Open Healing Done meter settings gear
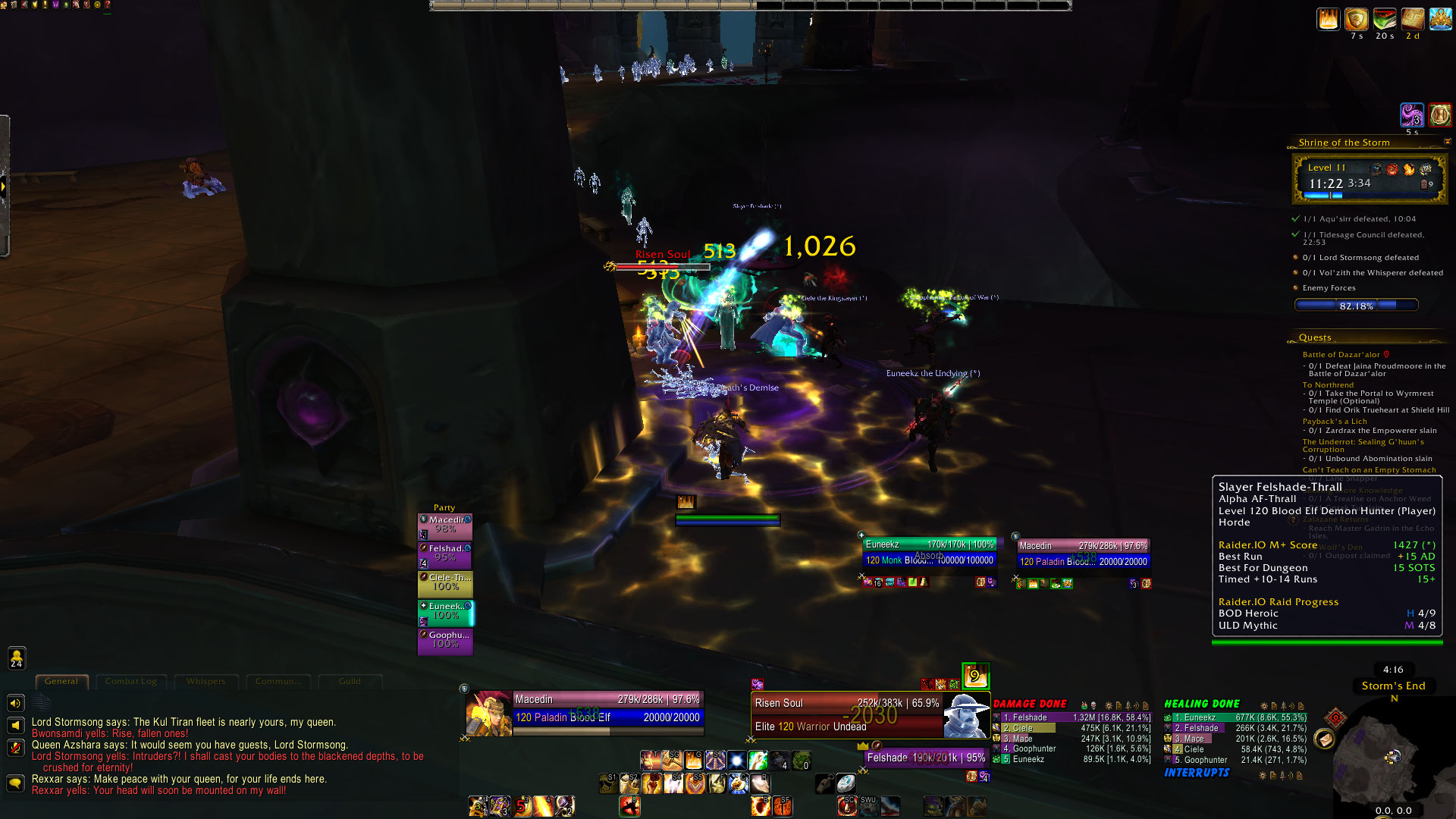This screenshot has width=1456, height=819. (1262, 706)
